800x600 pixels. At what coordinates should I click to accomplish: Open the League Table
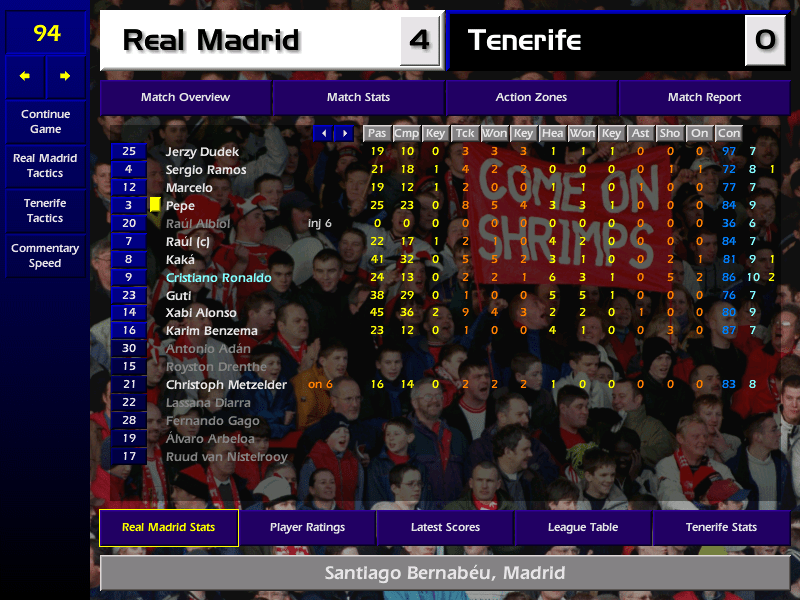(x=583, y=527)
